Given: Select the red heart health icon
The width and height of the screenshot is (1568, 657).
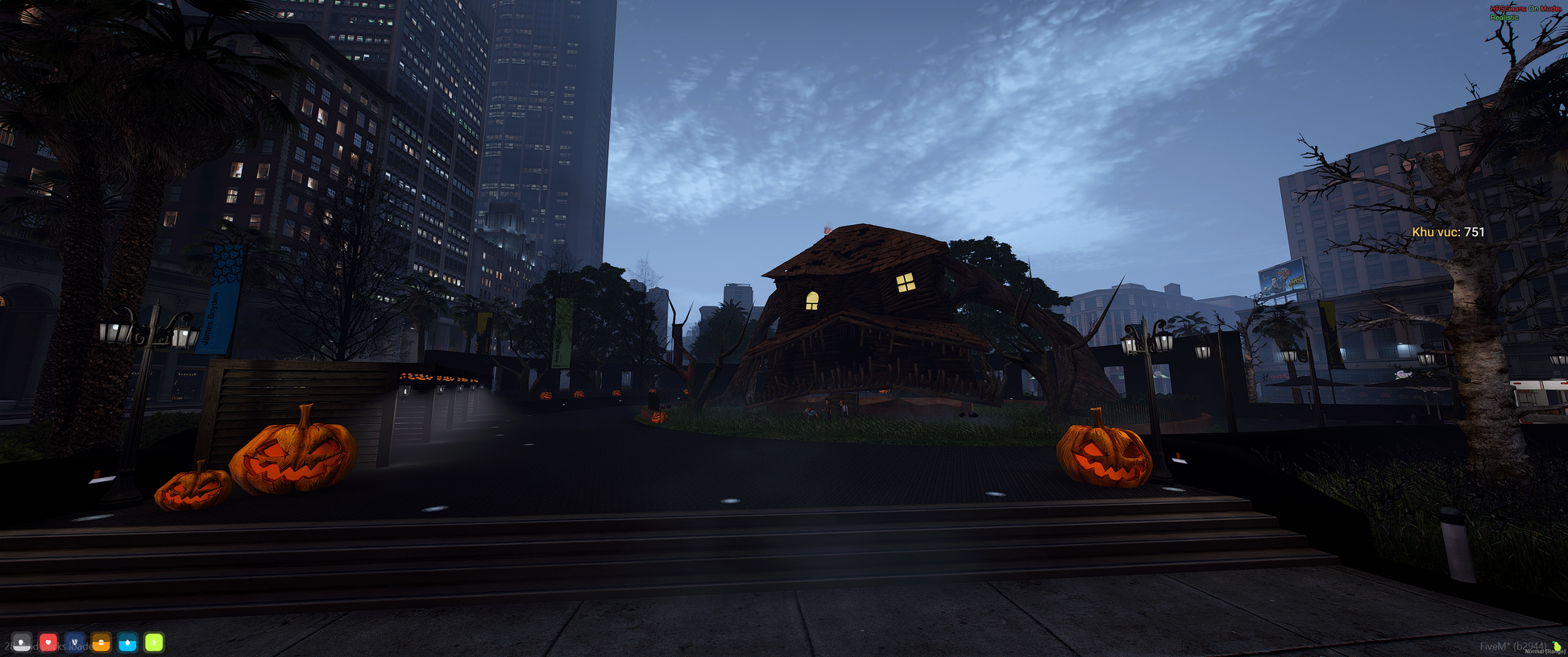Looking at the screenshot, I should [x=48, y=642].
